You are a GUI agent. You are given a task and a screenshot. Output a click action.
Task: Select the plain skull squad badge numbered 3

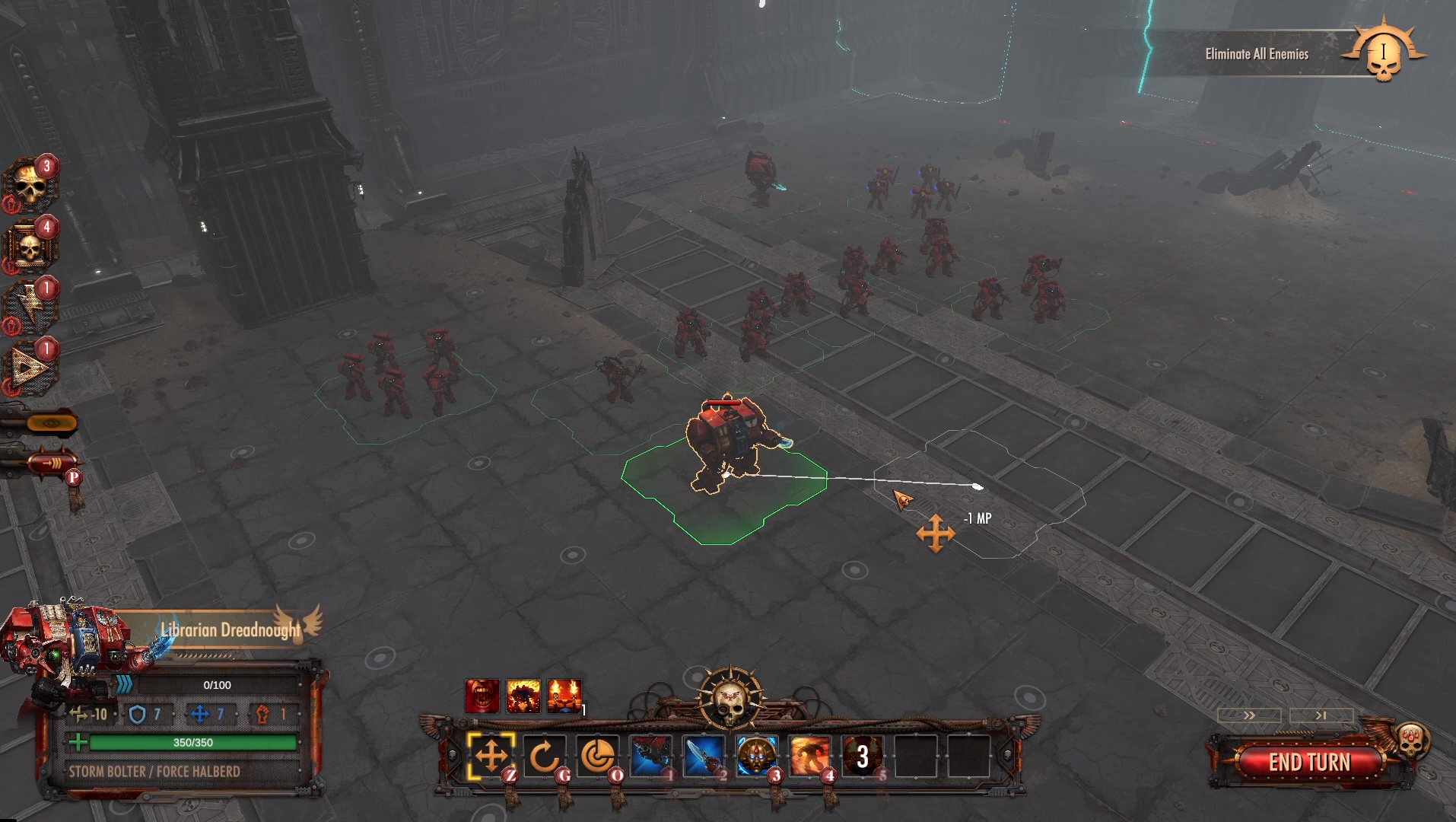point(30,185)
